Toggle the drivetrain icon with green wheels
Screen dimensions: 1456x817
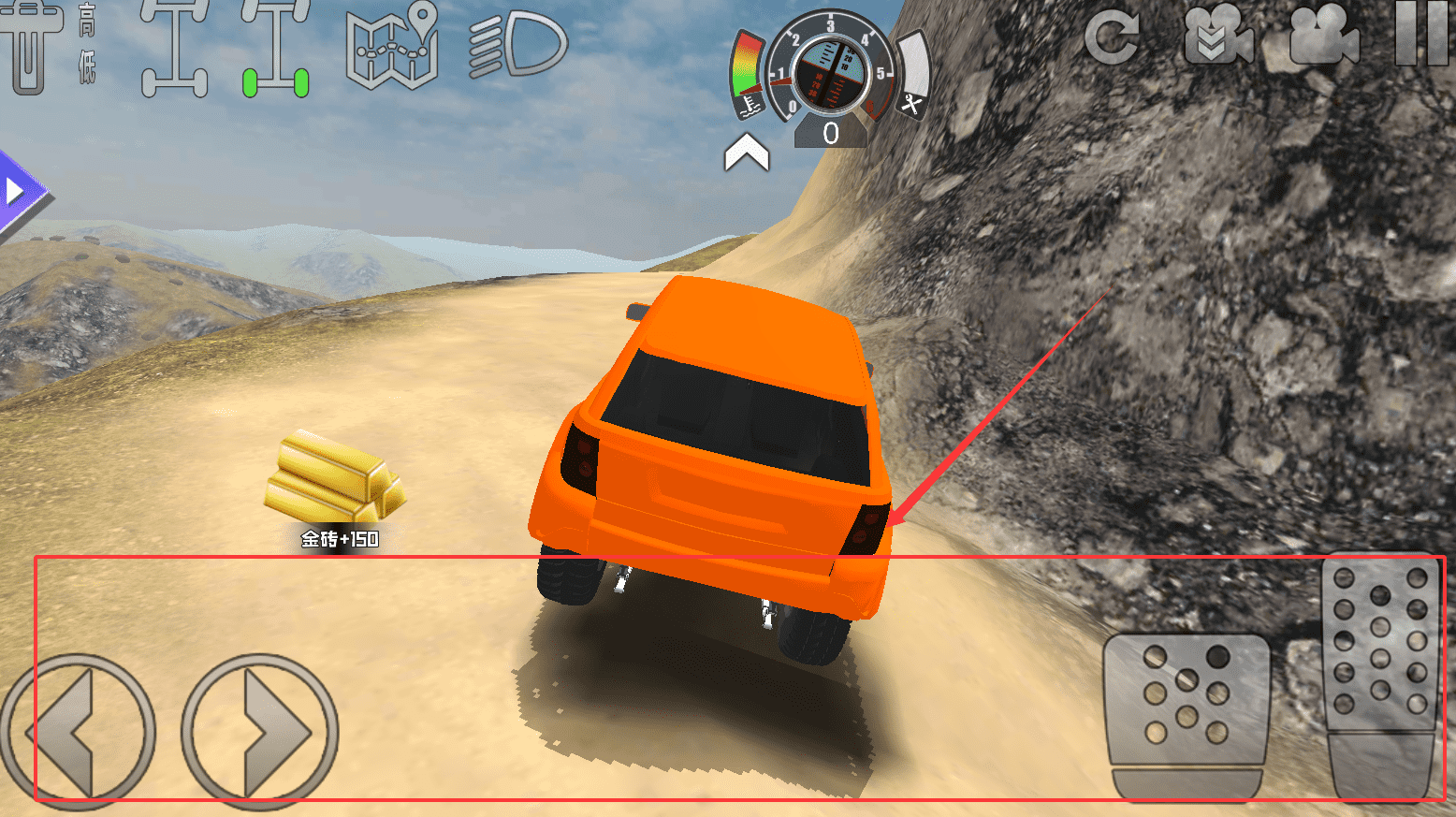point(275,49)
